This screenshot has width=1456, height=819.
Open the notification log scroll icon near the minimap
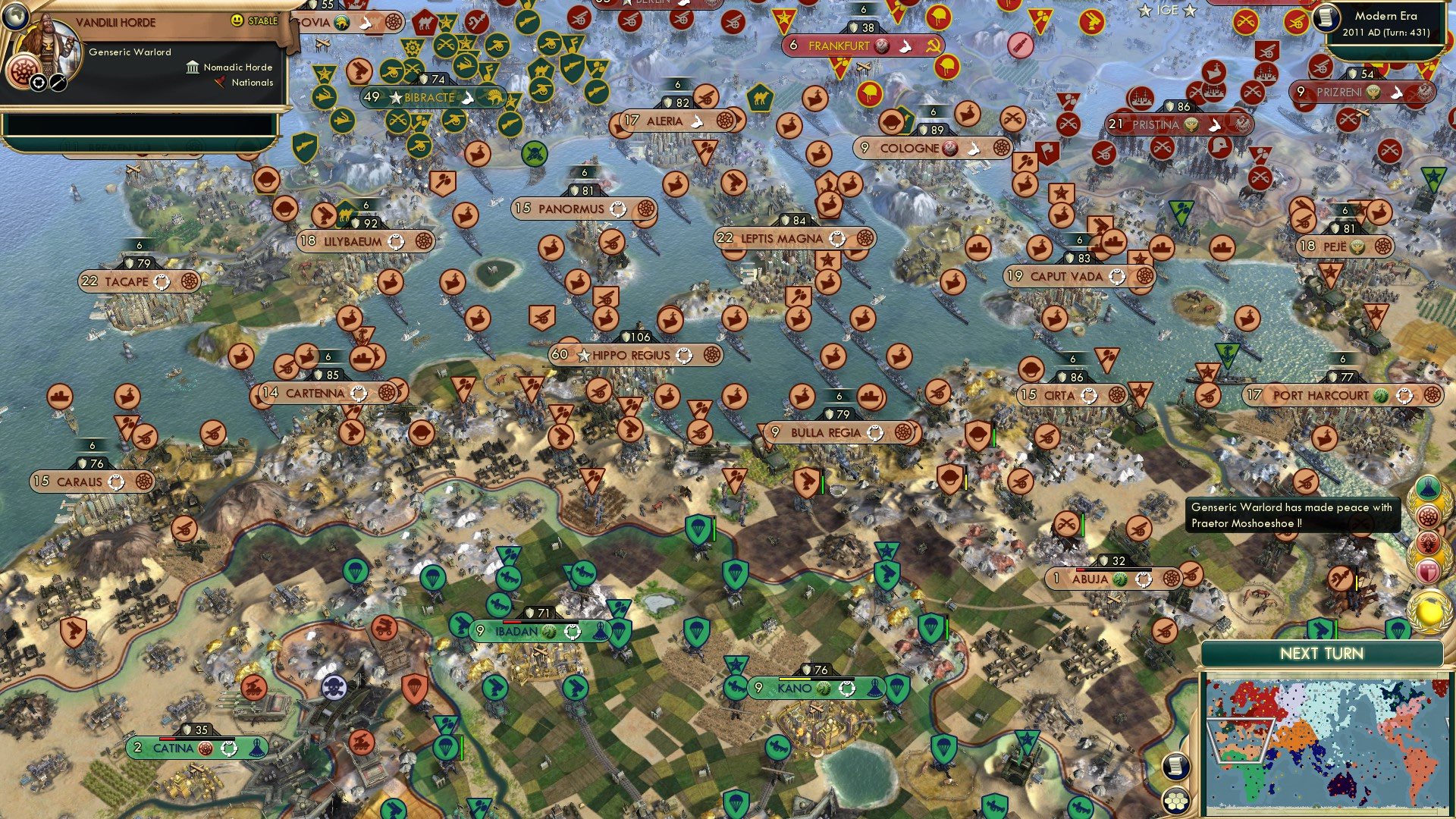1175,766
